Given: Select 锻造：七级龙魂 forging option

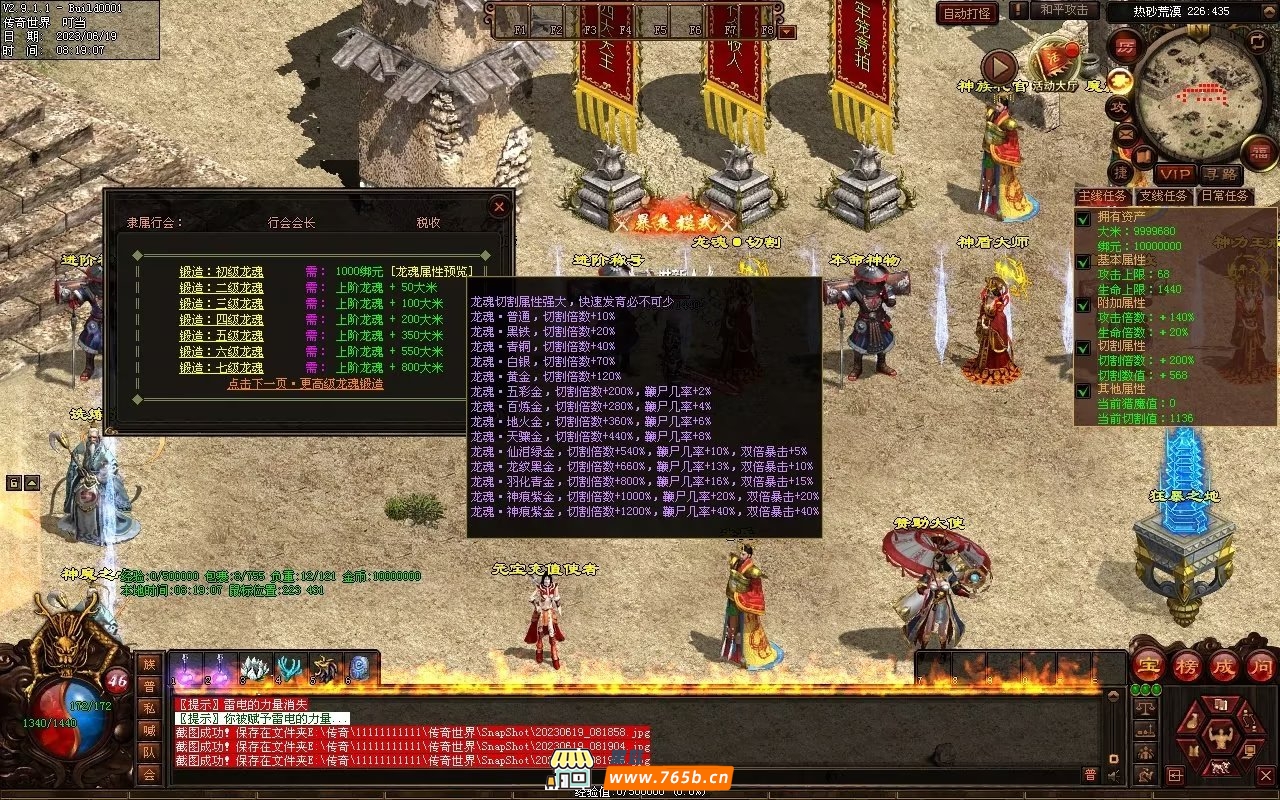Looking at the screenshot, I should pos(221,367).
